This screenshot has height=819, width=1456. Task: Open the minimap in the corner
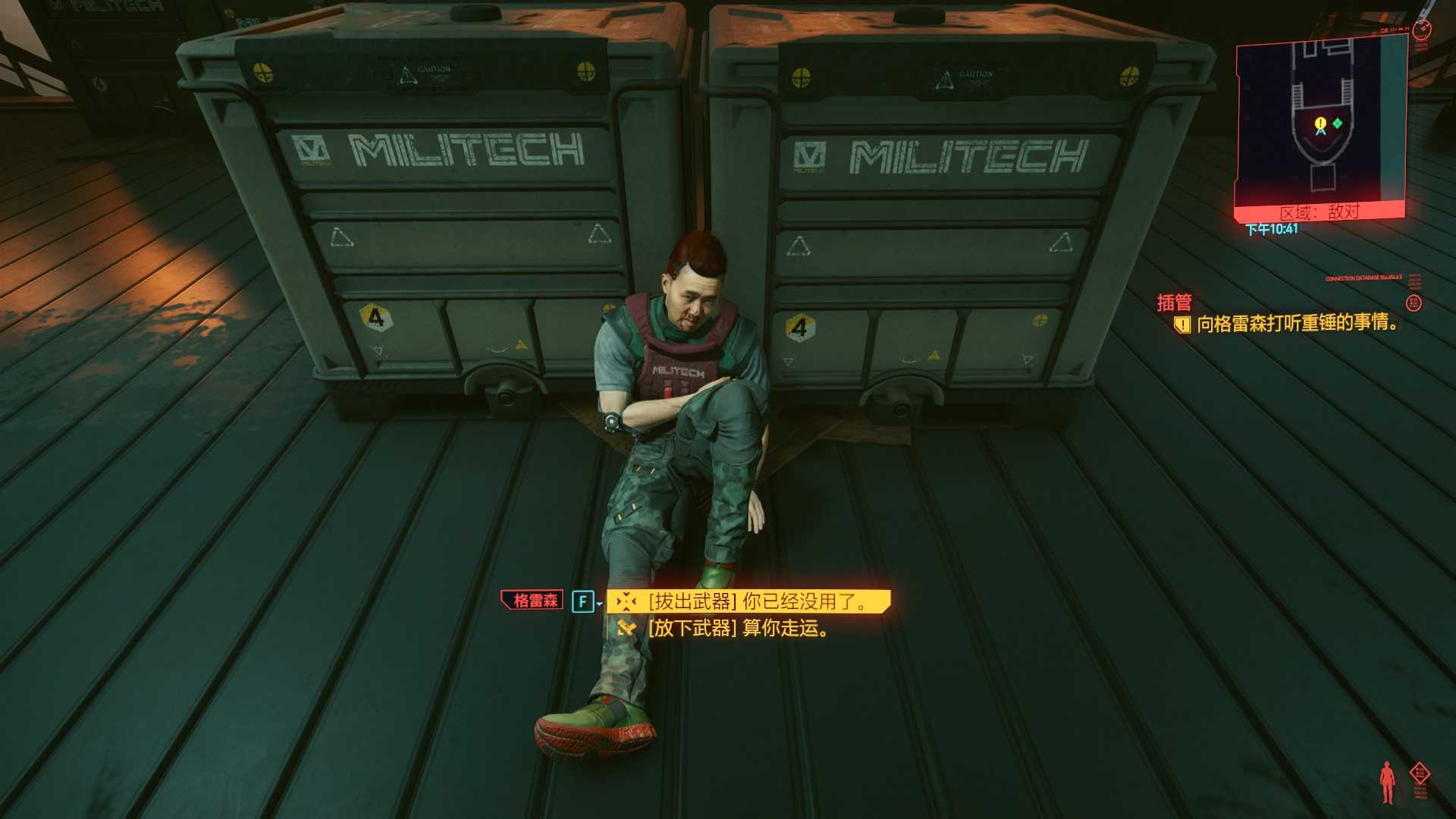pyautogui.click(x=1320, y=123)
